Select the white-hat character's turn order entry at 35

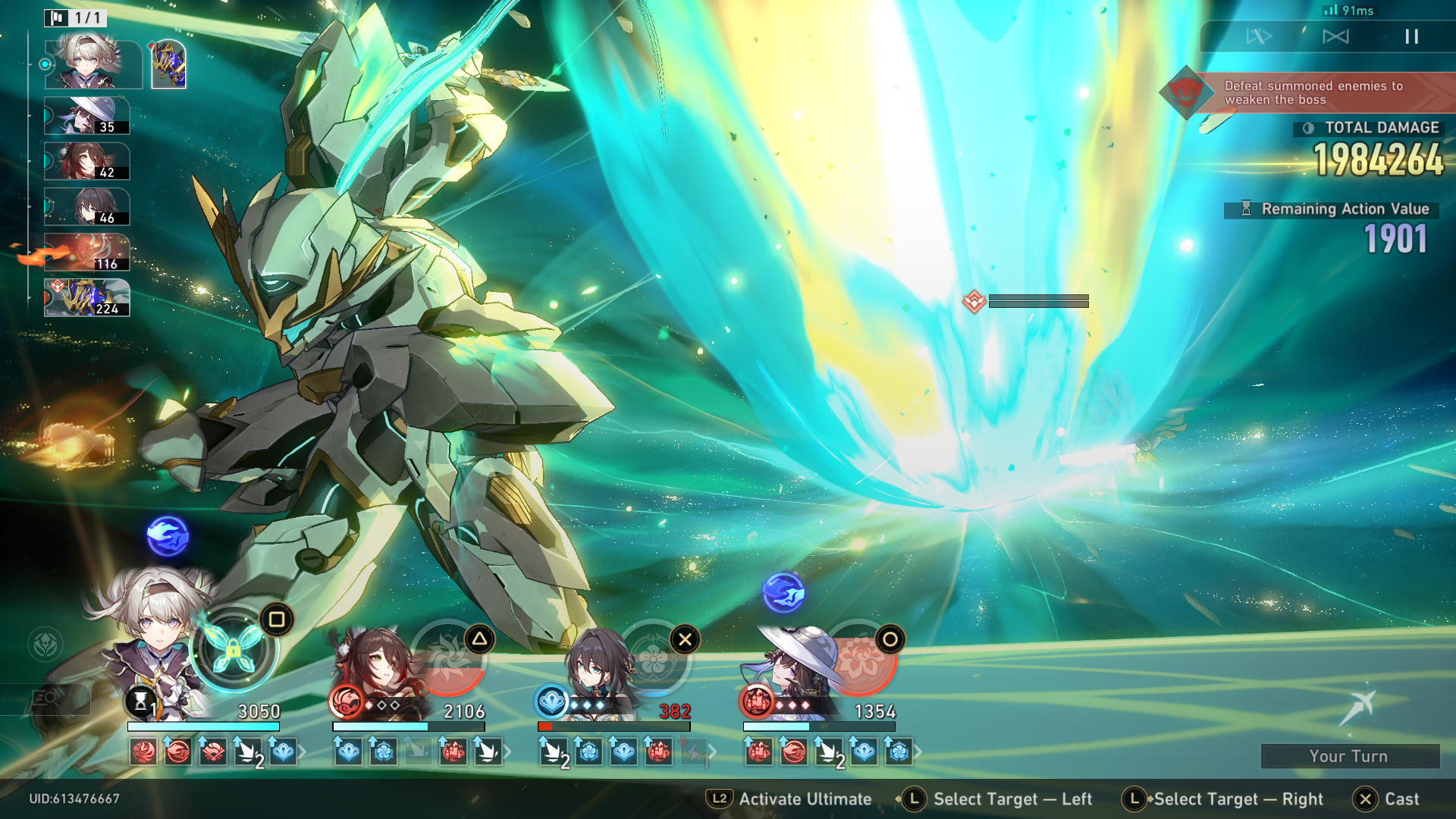pos(86,116)
